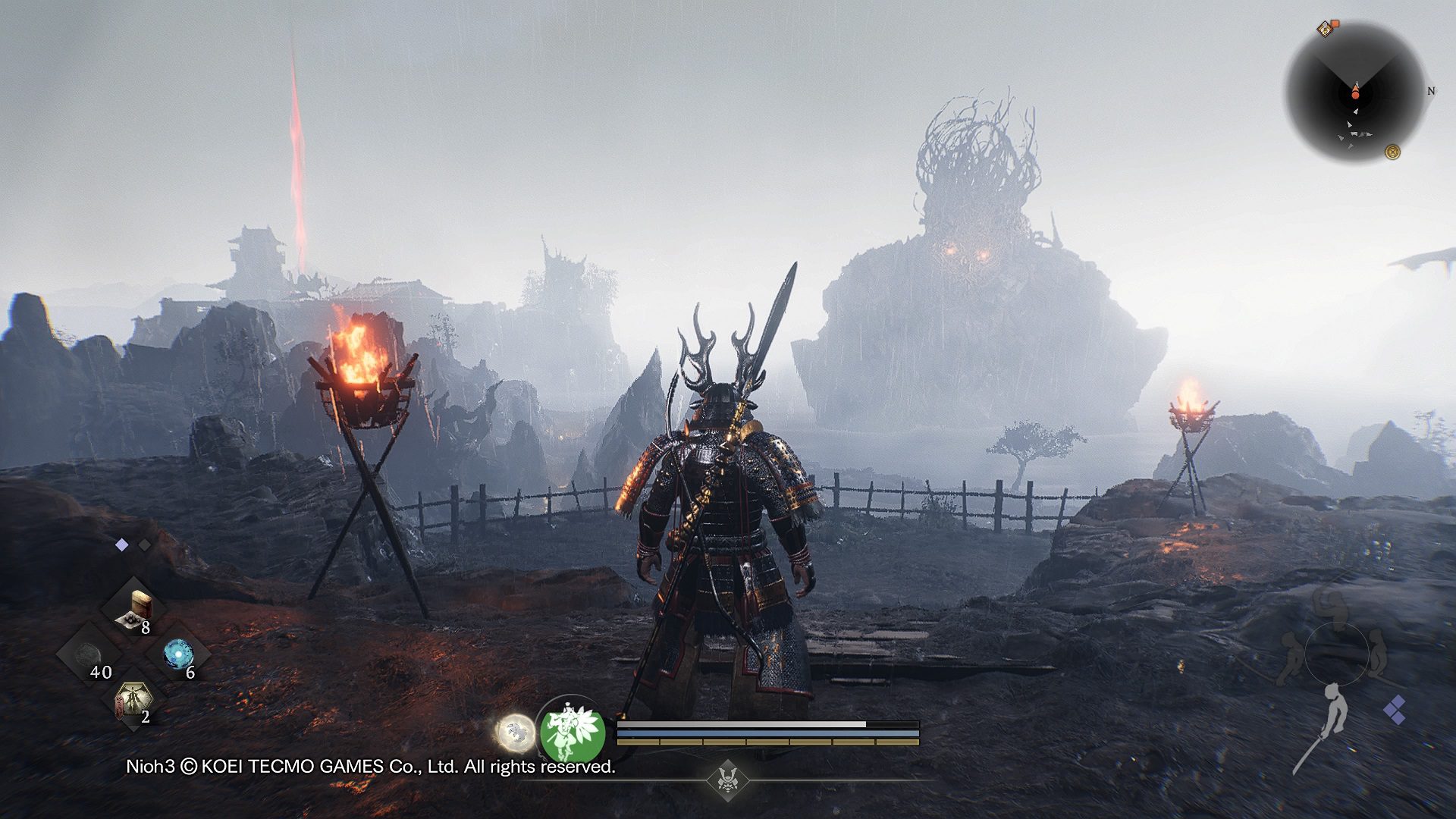Click the orange objective portrait above the minimap
The width and height of the screenshot is (1456, 819).
pos(1325,29)
